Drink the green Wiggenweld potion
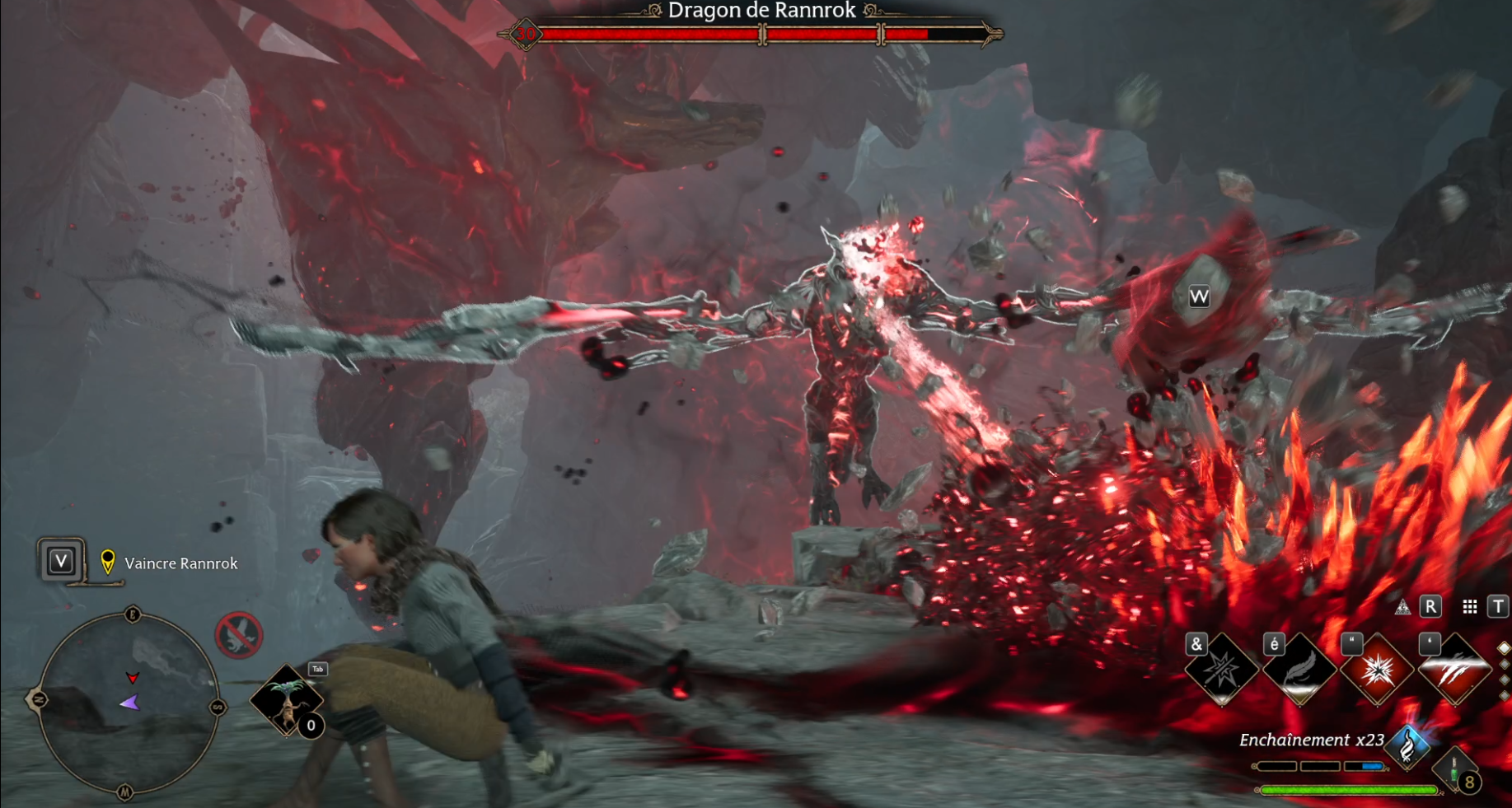Screen dimensions: 1512x808 [x=1455, y=772]
